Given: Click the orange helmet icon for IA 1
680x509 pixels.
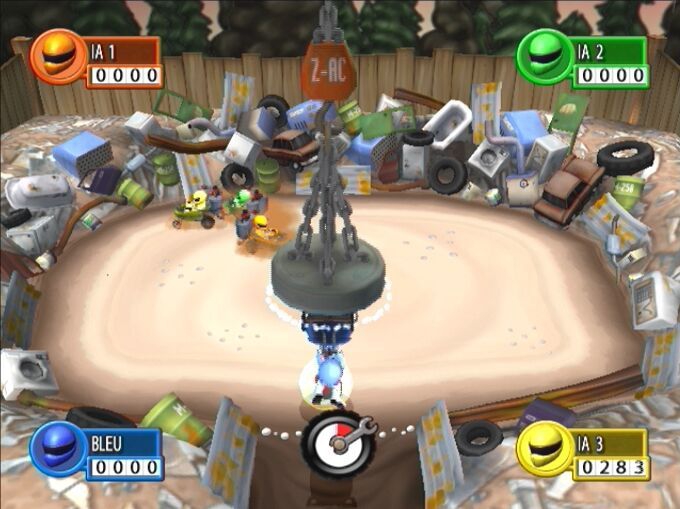Looking at the screenshot, I should 59,56.
